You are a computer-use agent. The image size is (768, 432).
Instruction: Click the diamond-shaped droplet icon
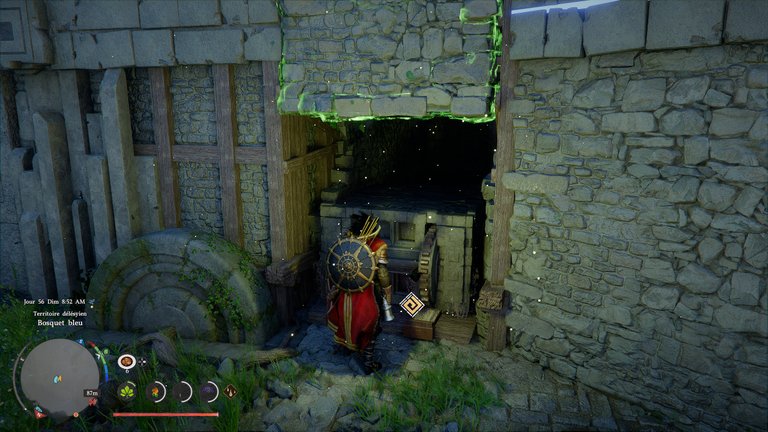coord(232,391)
